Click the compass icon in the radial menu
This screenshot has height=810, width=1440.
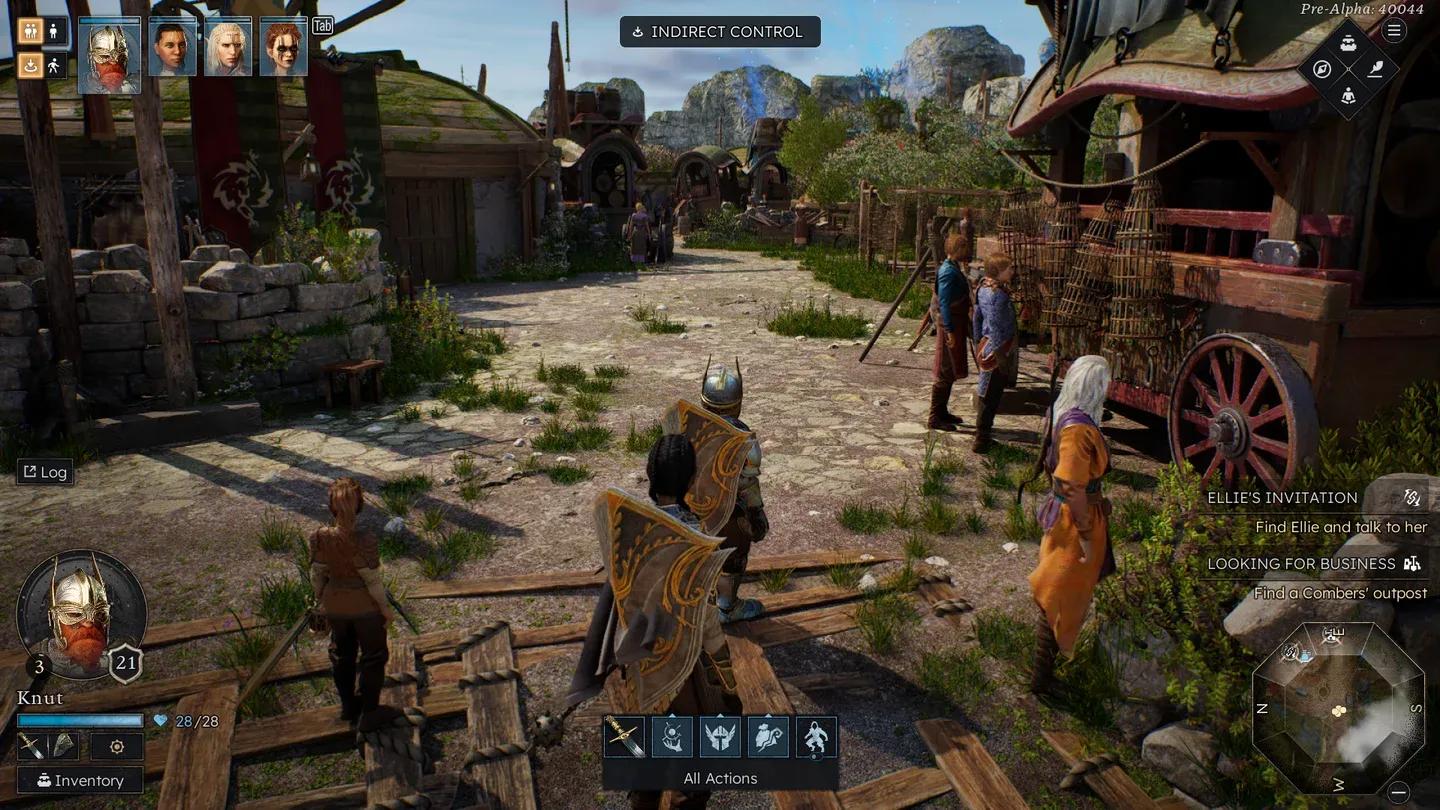(x=1322, y=69)
